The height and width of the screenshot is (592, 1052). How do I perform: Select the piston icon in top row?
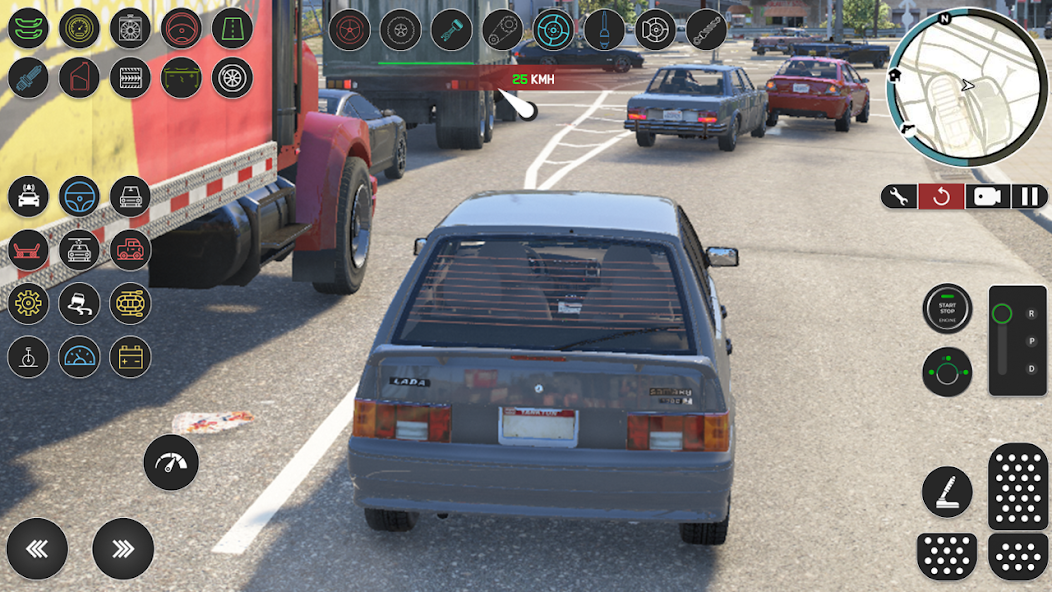451,29
